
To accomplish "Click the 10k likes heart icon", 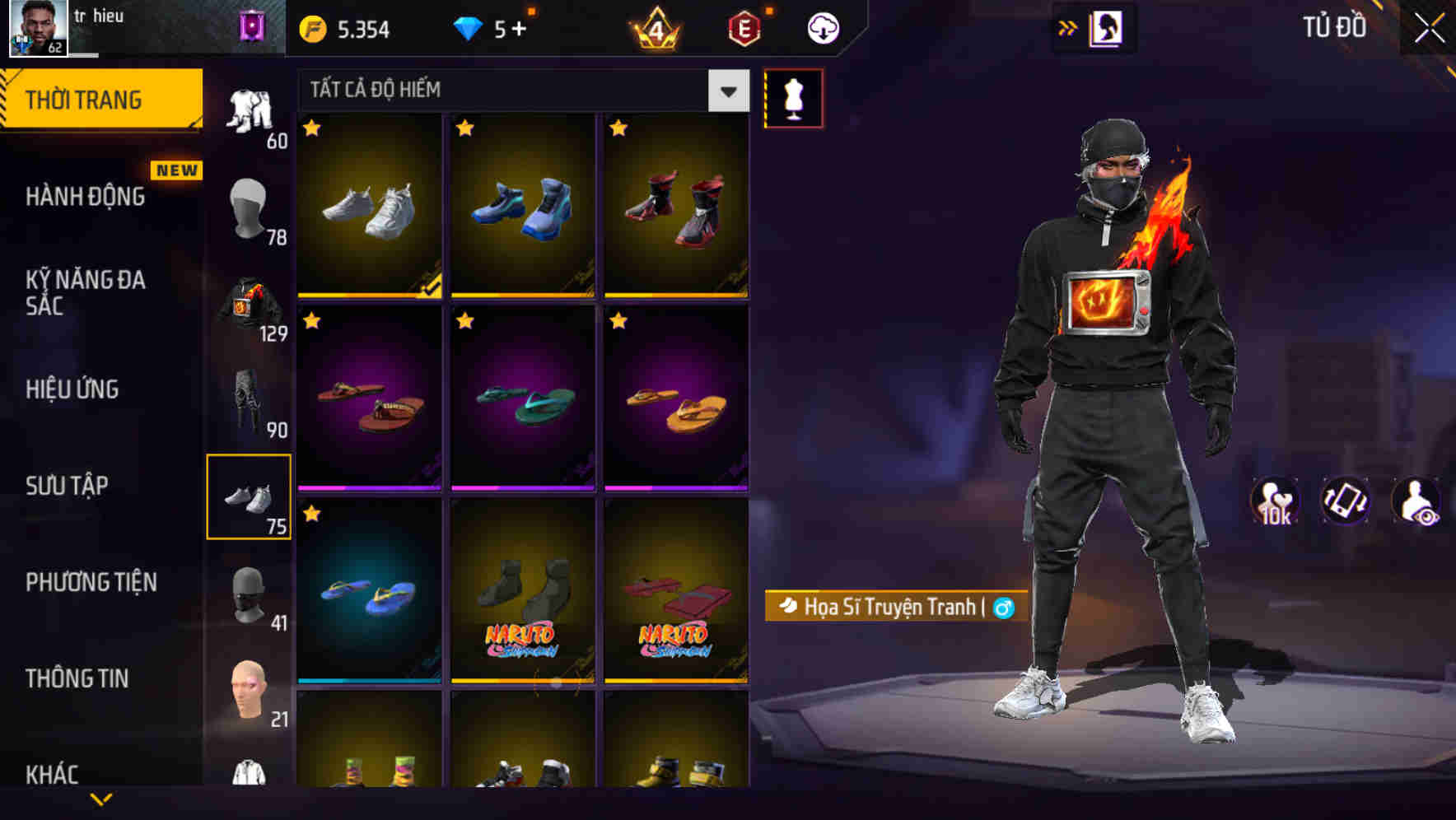I will point(1274,501).
